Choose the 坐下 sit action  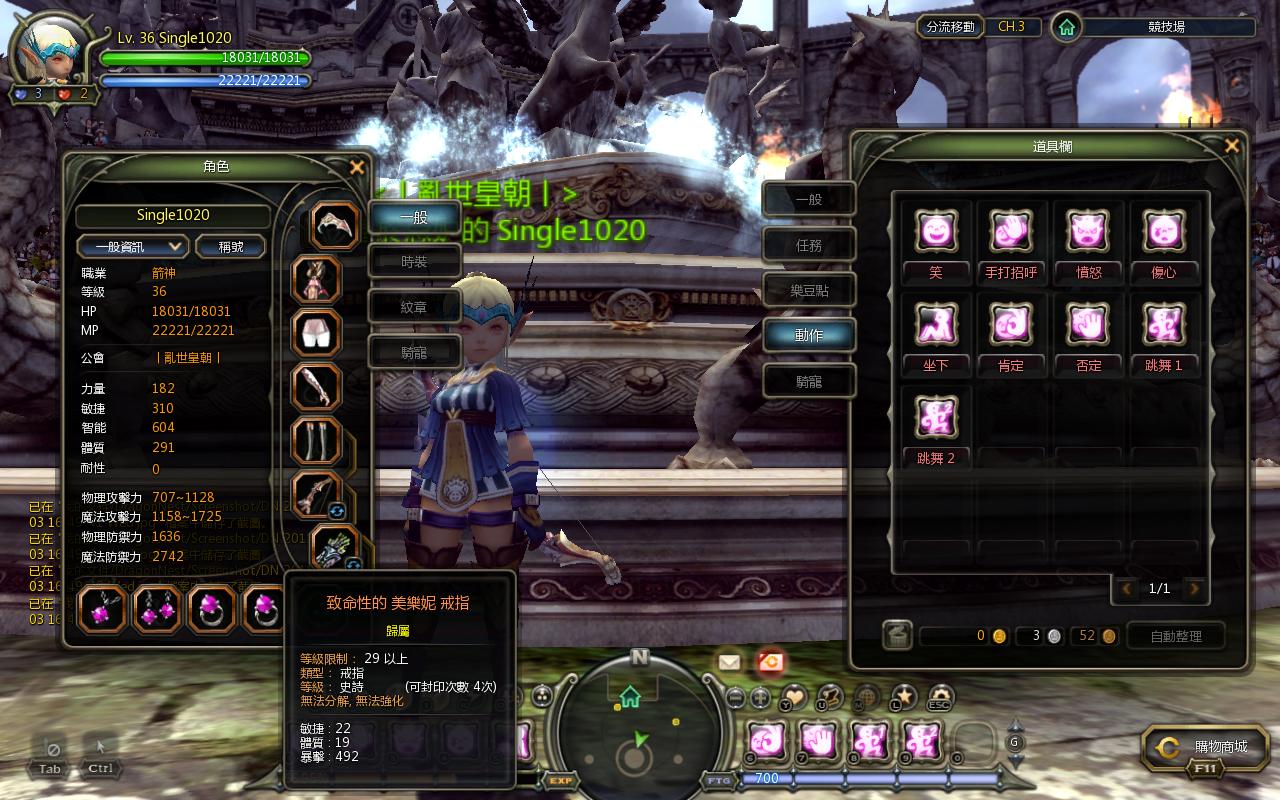tap(936, 325)
